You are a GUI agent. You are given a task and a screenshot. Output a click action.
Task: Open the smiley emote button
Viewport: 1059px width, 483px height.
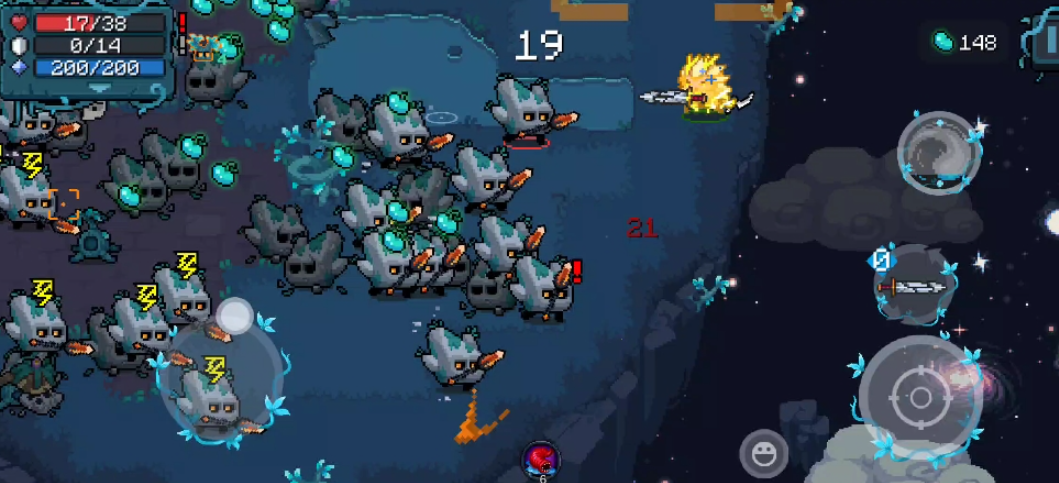pyautogui.click(x=764, y=453)
